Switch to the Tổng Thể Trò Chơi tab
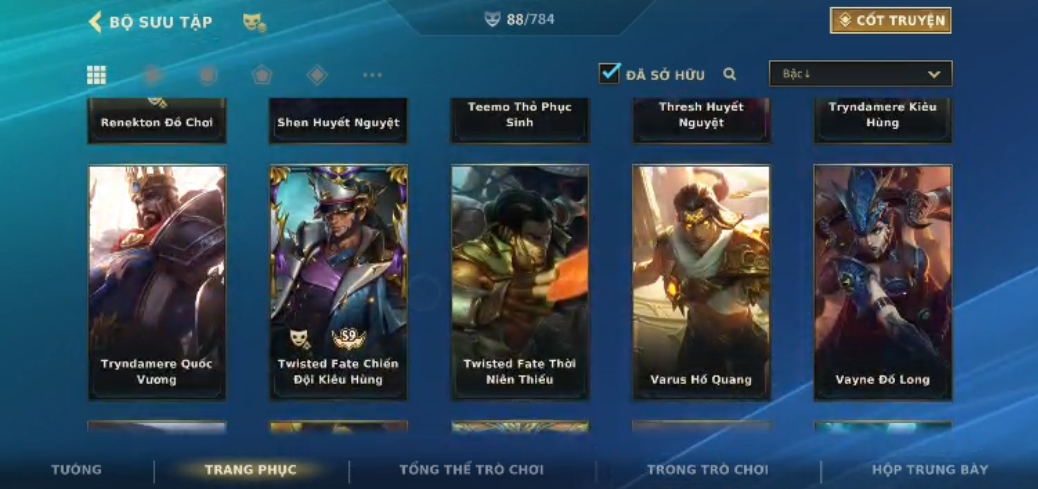1038x489 pixels. click(x=471, y=470)
